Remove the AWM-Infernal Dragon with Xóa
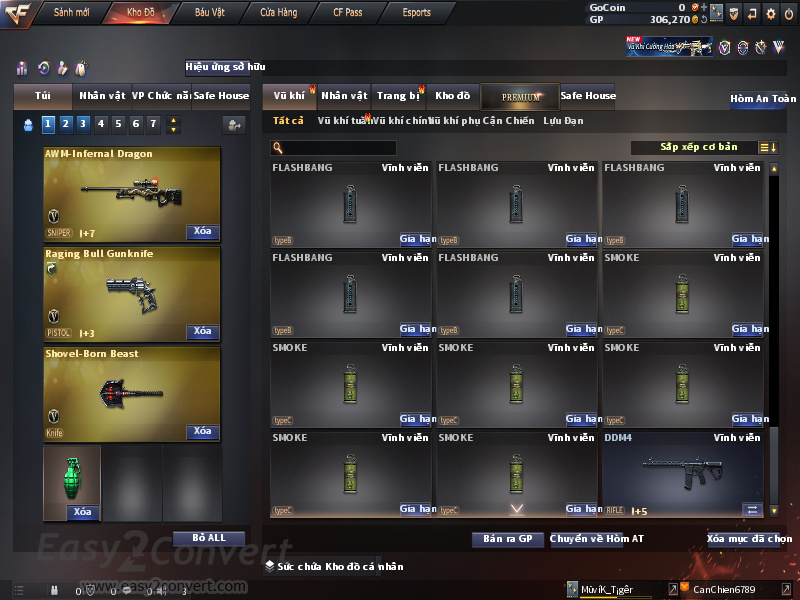800x600 pixels. (202, 232)
